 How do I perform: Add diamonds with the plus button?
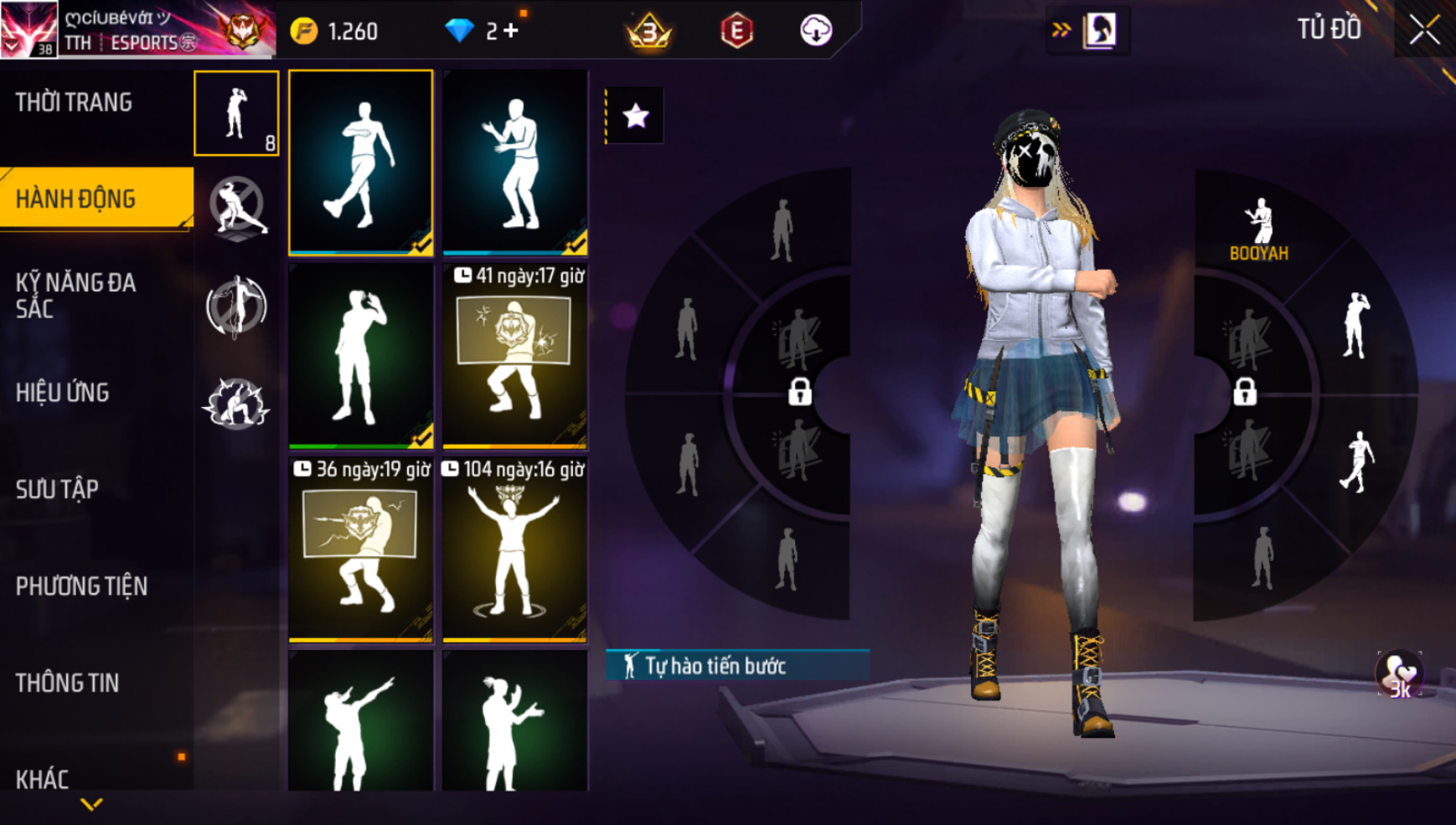click(x=511, y=31)
